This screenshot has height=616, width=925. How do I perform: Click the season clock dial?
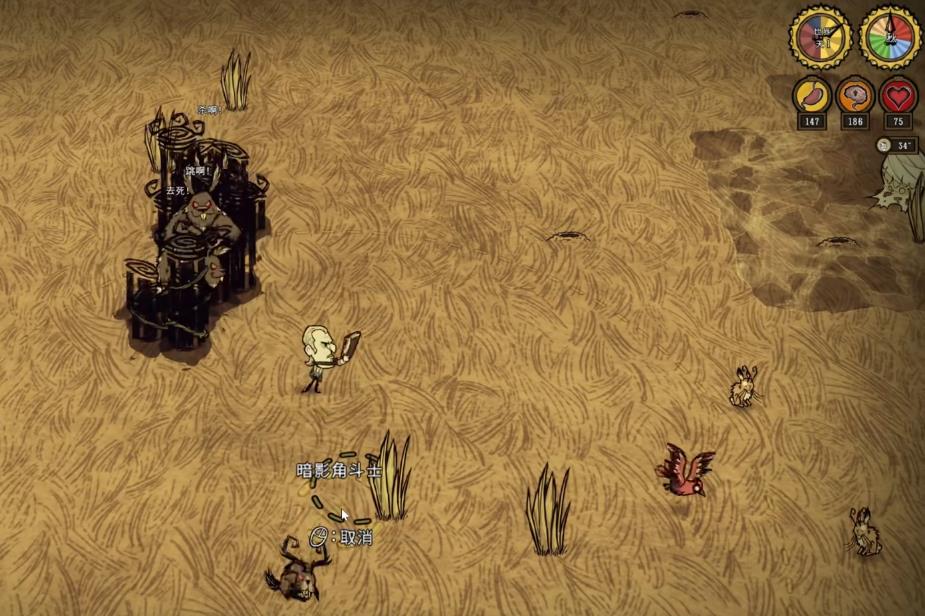(889, 37)
